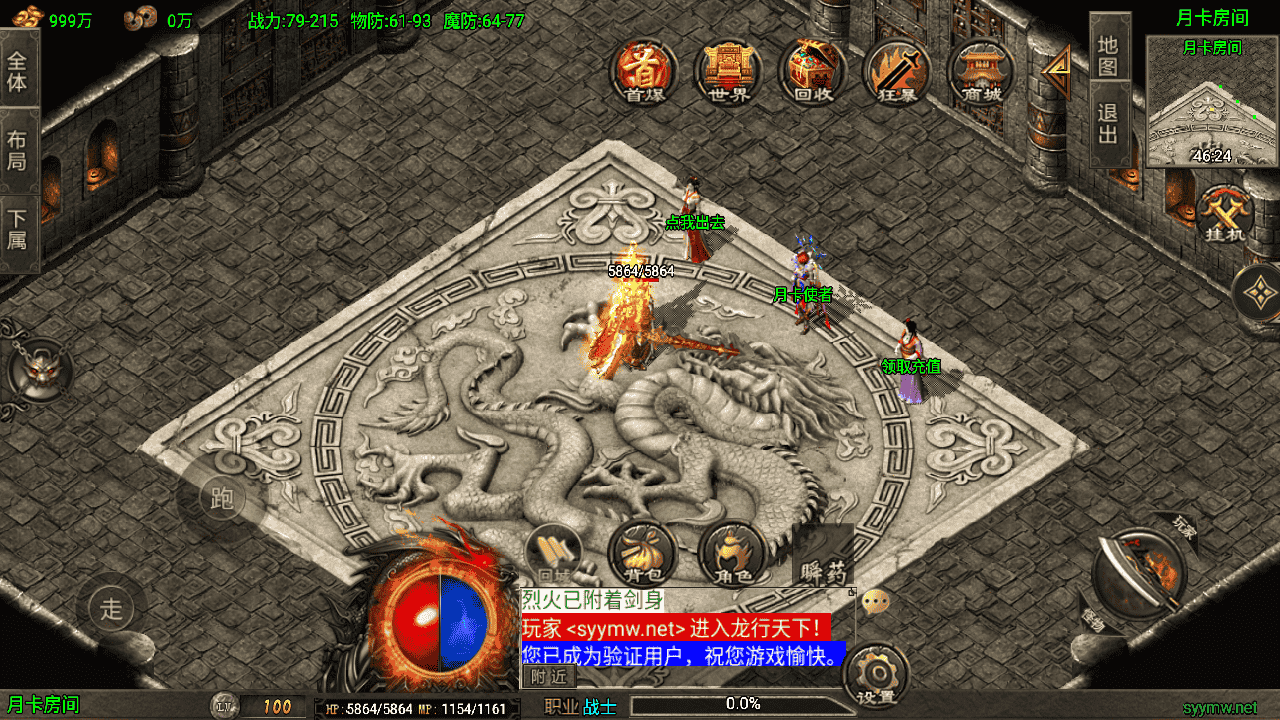Screen dimensions: 1280x720
Task: Select the 下属 subordinates tab
Action: 18,228
